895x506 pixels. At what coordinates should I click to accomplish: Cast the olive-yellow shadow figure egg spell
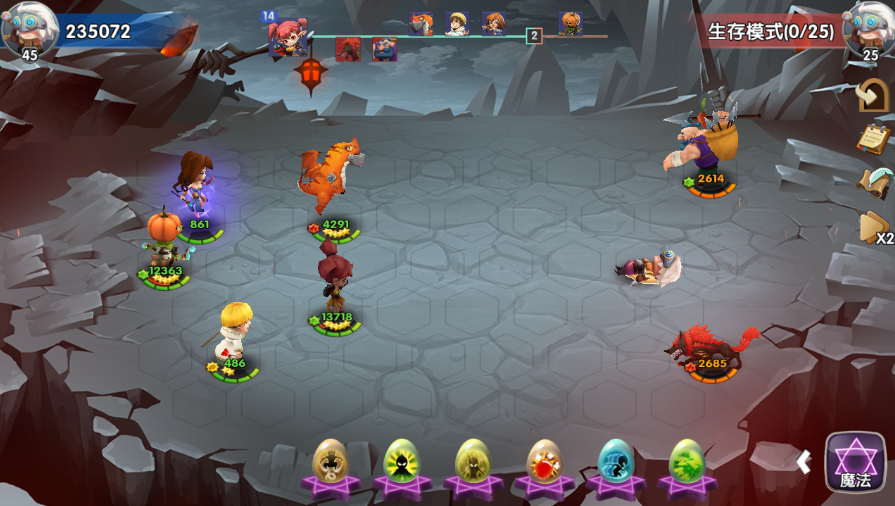pos(473,464)
